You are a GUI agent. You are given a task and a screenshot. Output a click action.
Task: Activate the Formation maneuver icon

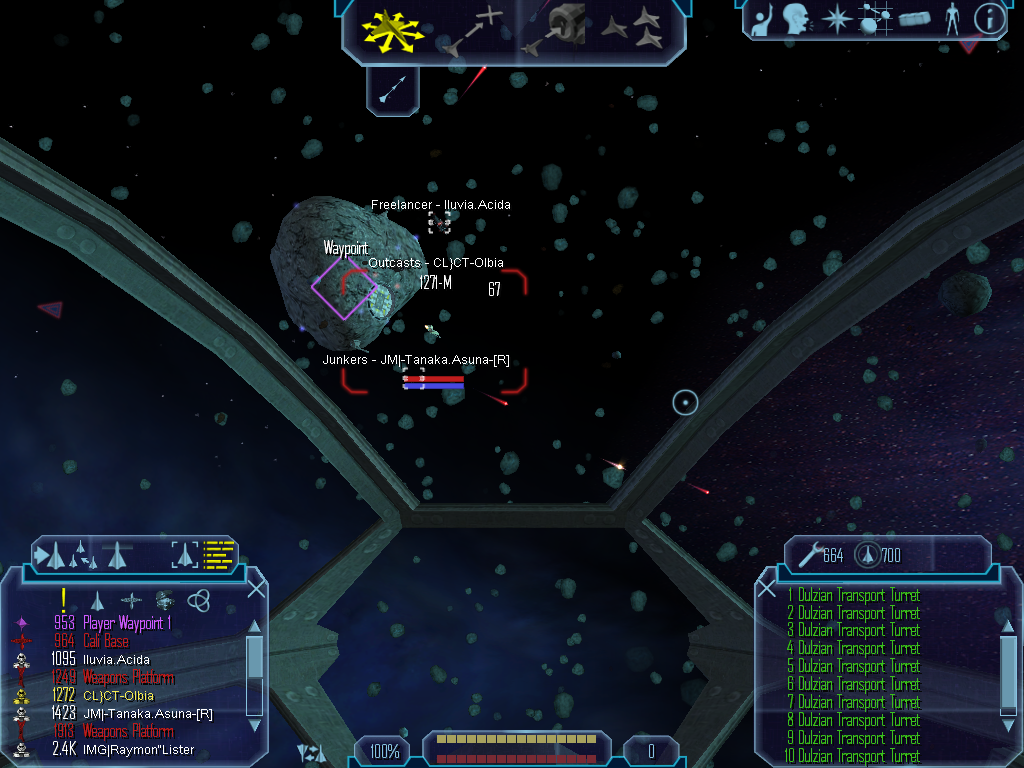pyautogui.click(x=633, y=30)
